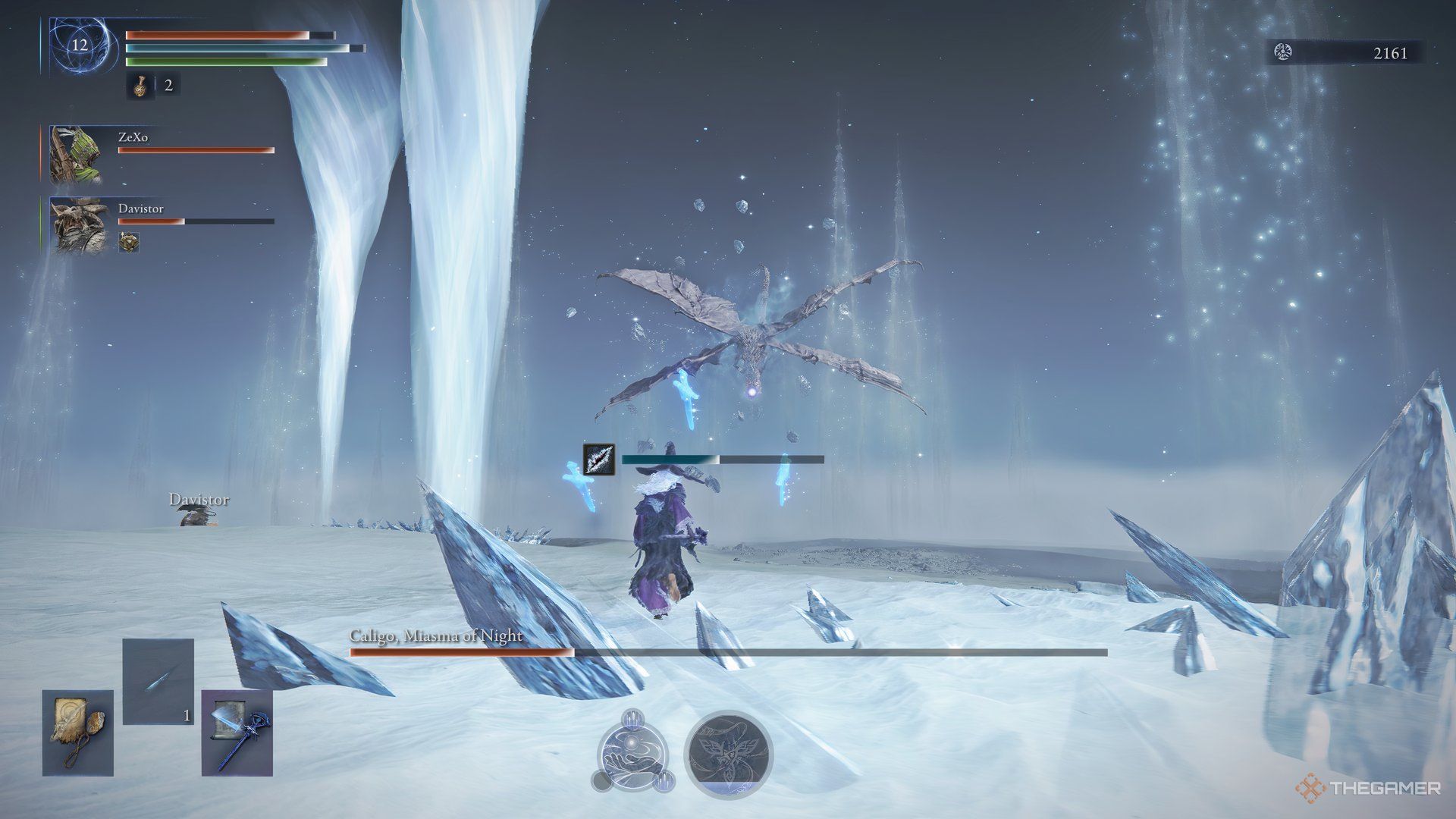Click the golden buff icon under Davistor
Screen dimensions: 1456x819
(x=129, y=242)
